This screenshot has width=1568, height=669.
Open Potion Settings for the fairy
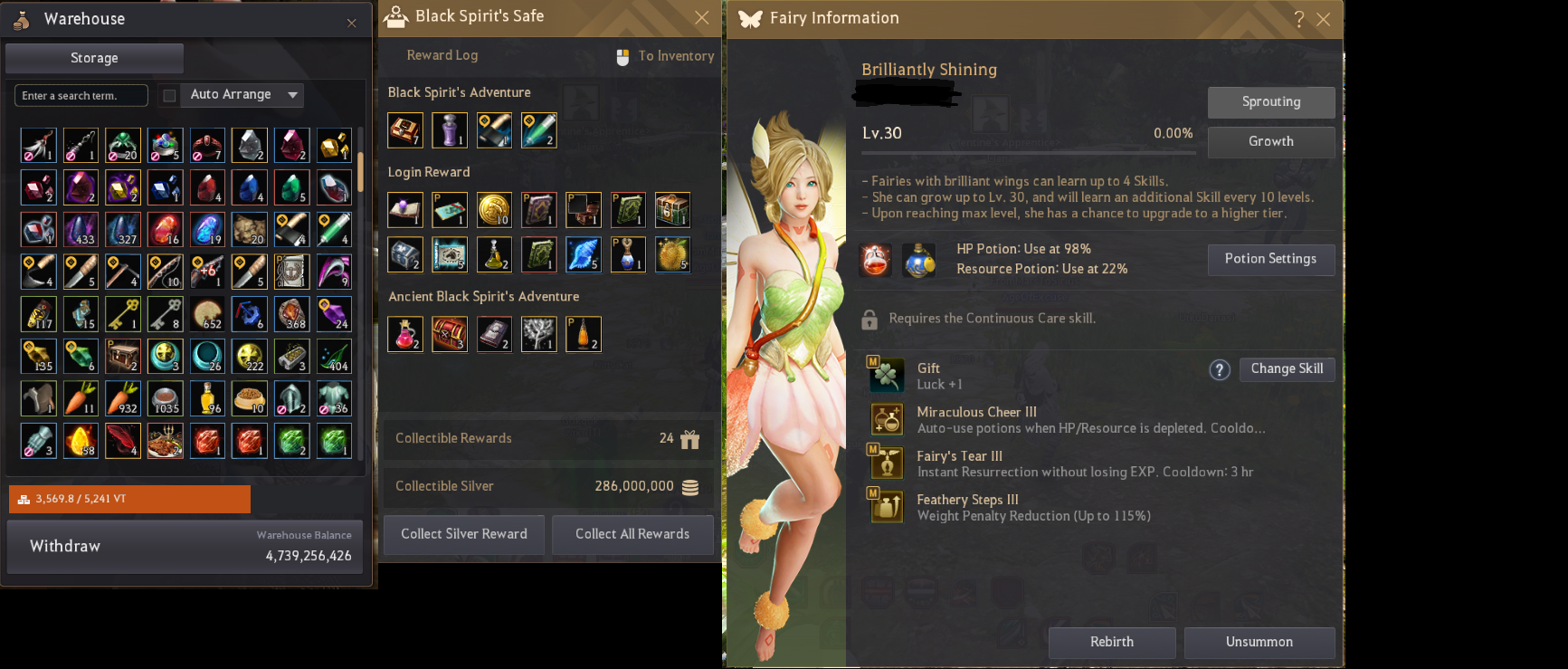tap(1270, 259)
